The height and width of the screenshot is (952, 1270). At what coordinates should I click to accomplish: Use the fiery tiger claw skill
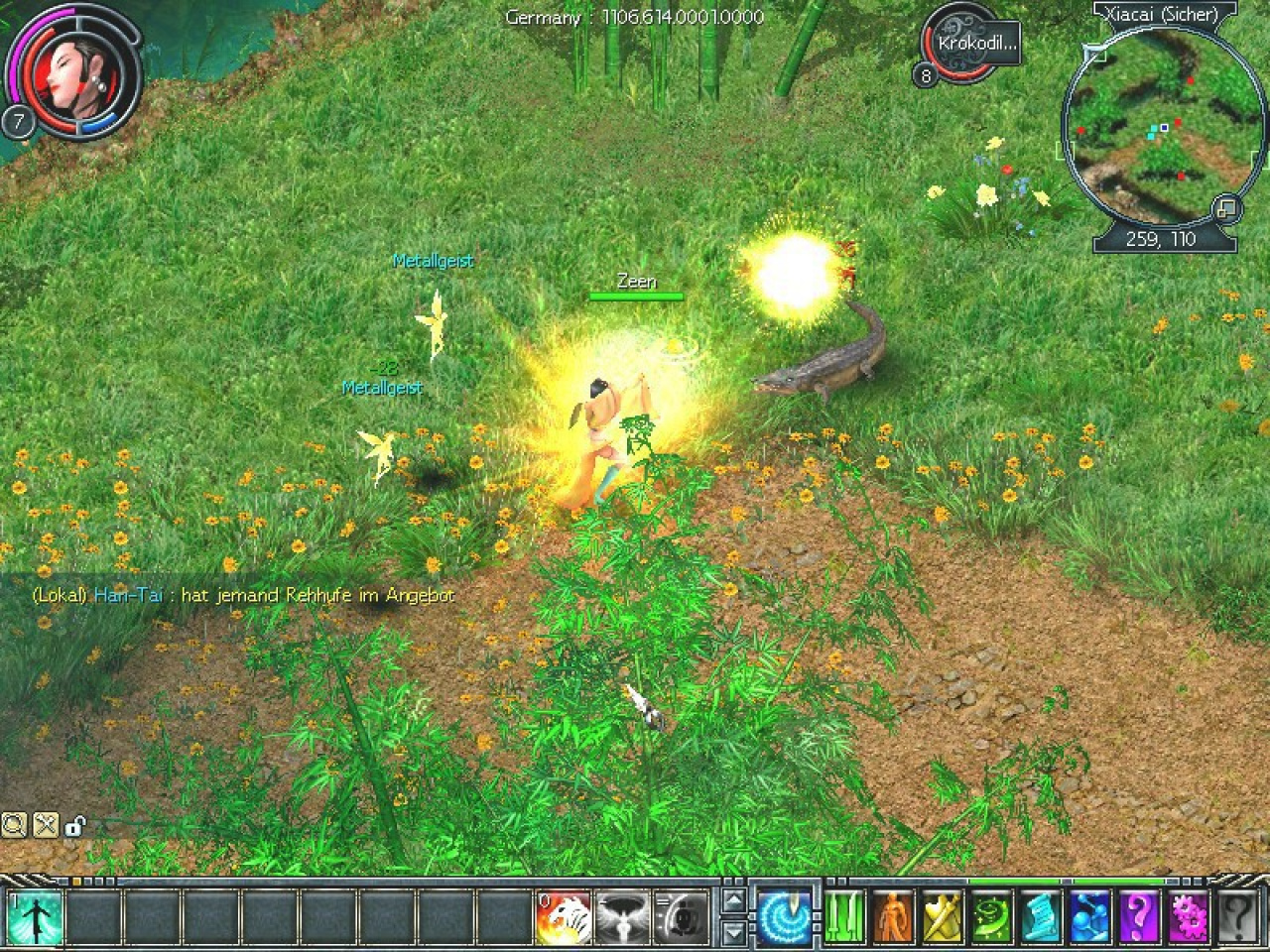coord(563,916)
